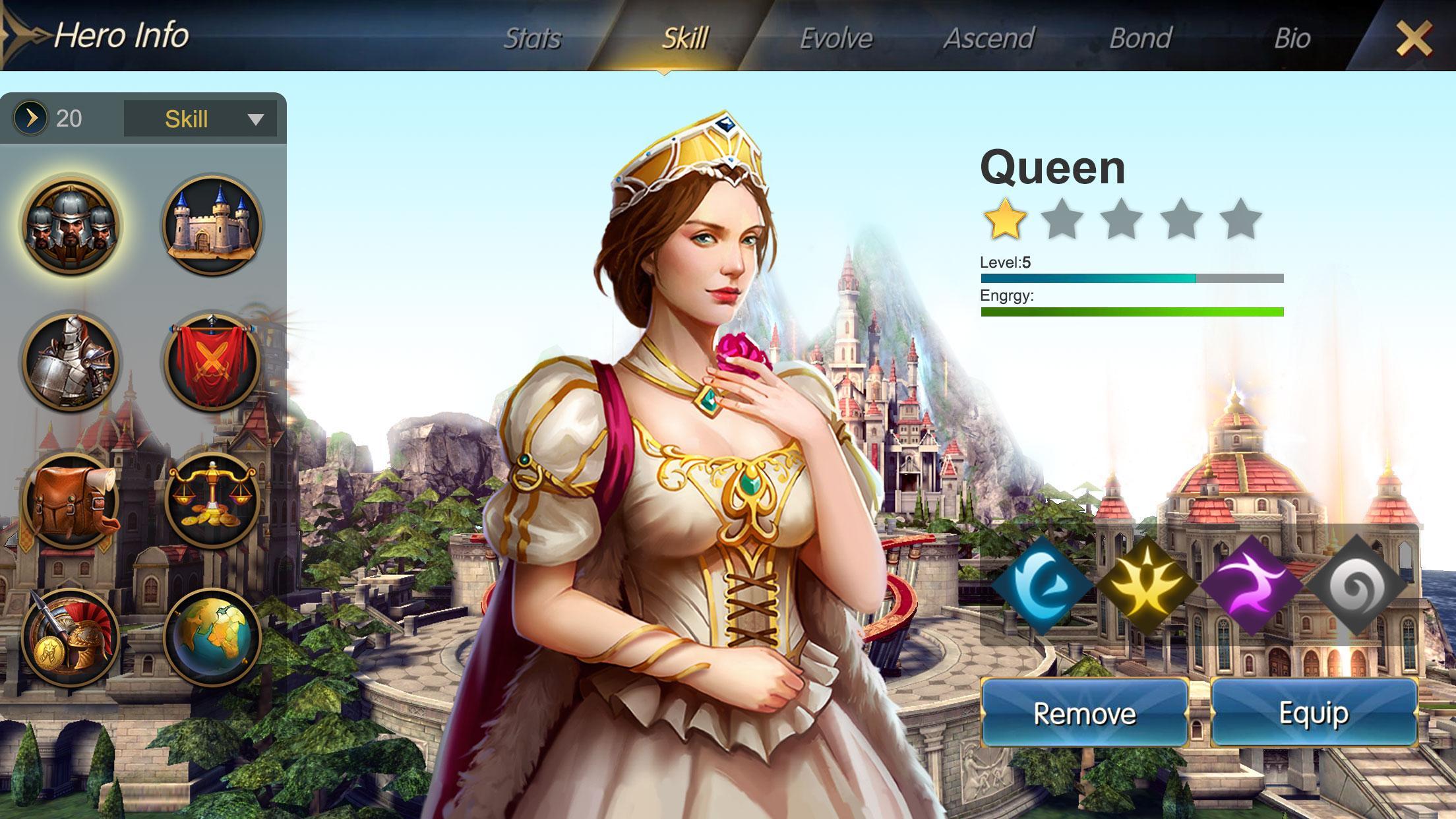The width and height of the screenshot is (1456, 819).
Task: Switch to the Evolve tab
Action: pyautogui.click(x=835, y=38)
